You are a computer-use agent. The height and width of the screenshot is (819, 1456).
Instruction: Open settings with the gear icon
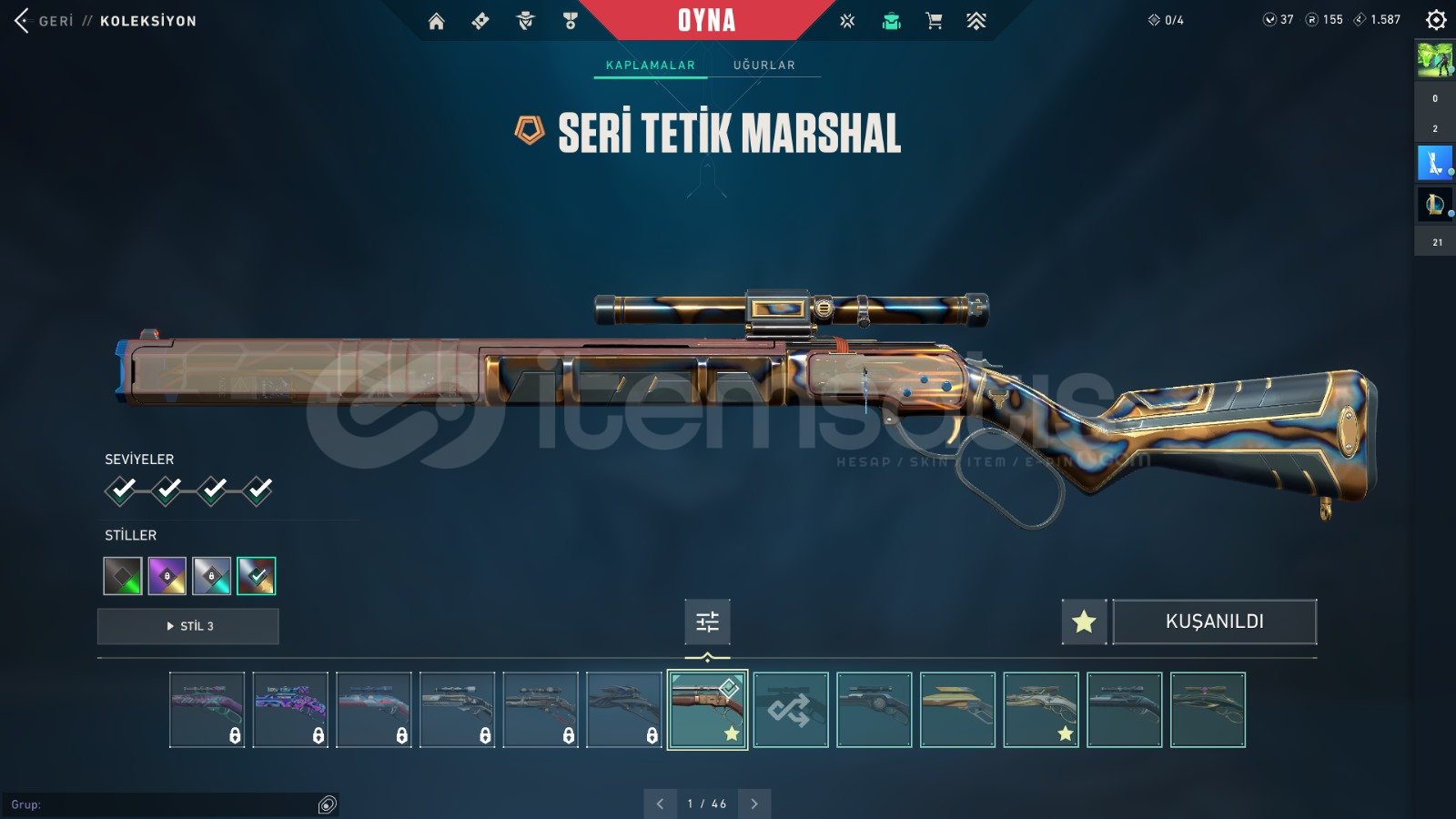point(1436,19)
